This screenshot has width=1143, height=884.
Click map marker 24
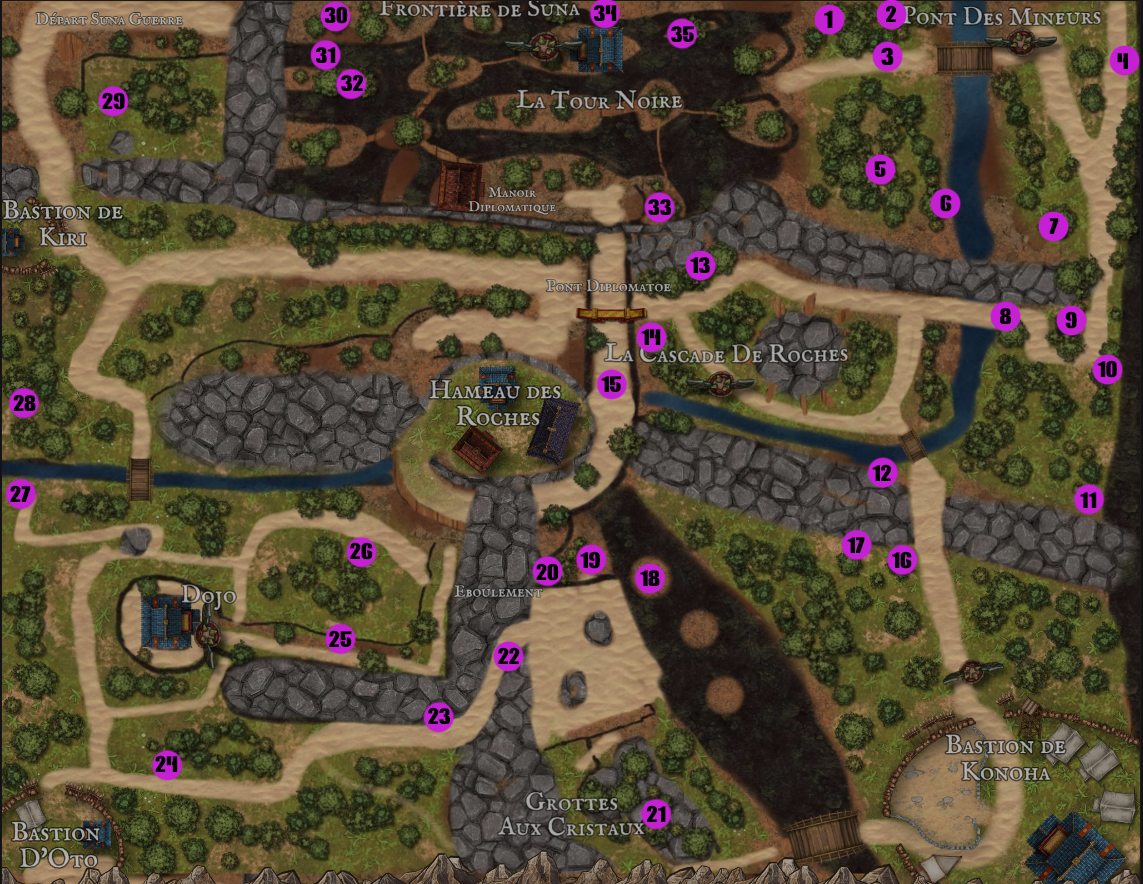167,765
